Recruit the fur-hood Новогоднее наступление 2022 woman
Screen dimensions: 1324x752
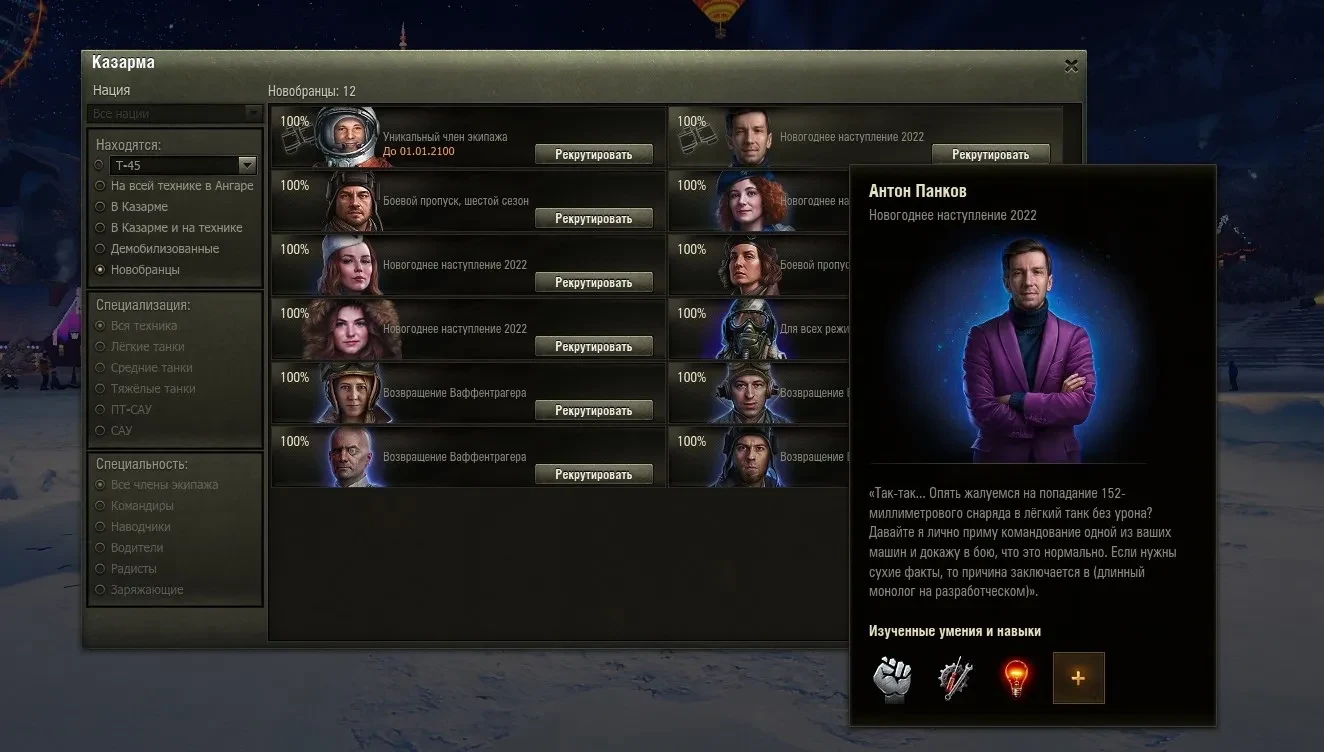click(x=593, y=347)
